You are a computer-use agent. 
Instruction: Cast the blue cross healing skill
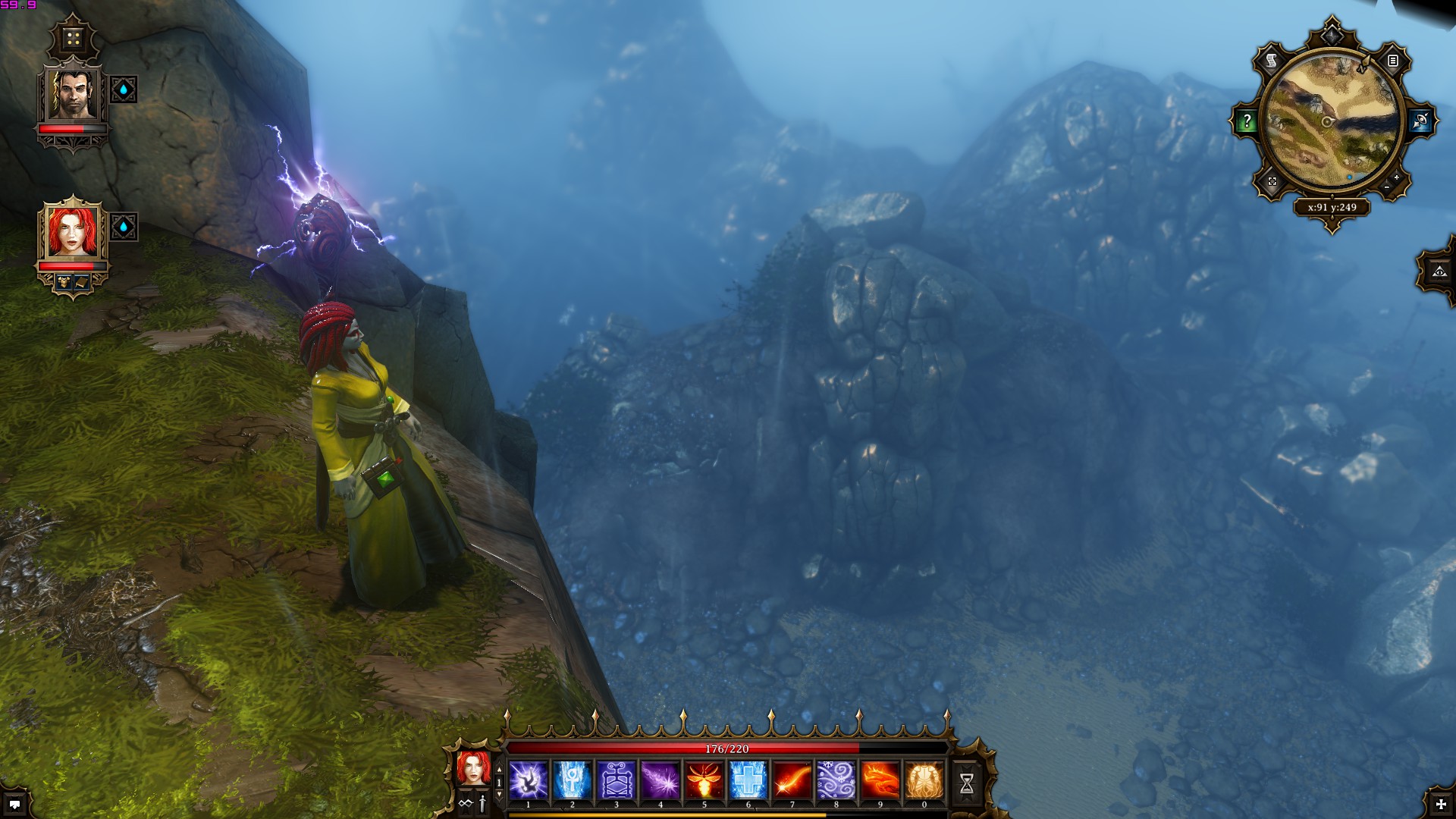tap(748, 780)
